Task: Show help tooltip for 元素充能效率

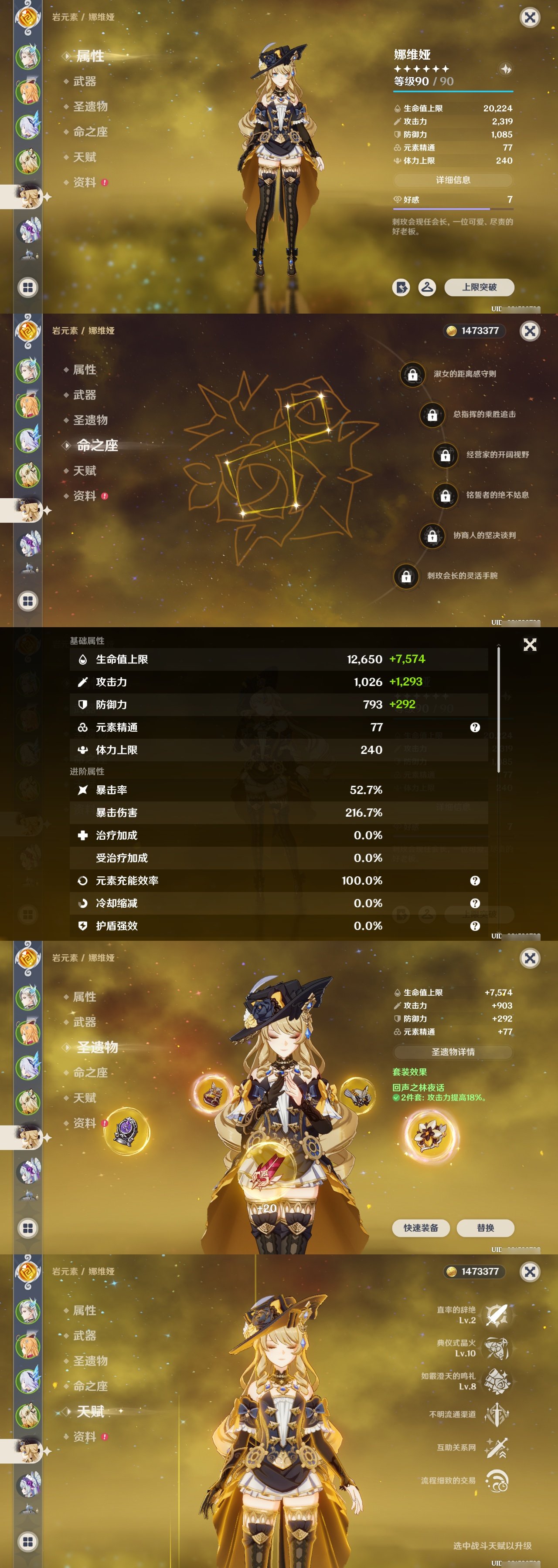Action: pos(474,880)
